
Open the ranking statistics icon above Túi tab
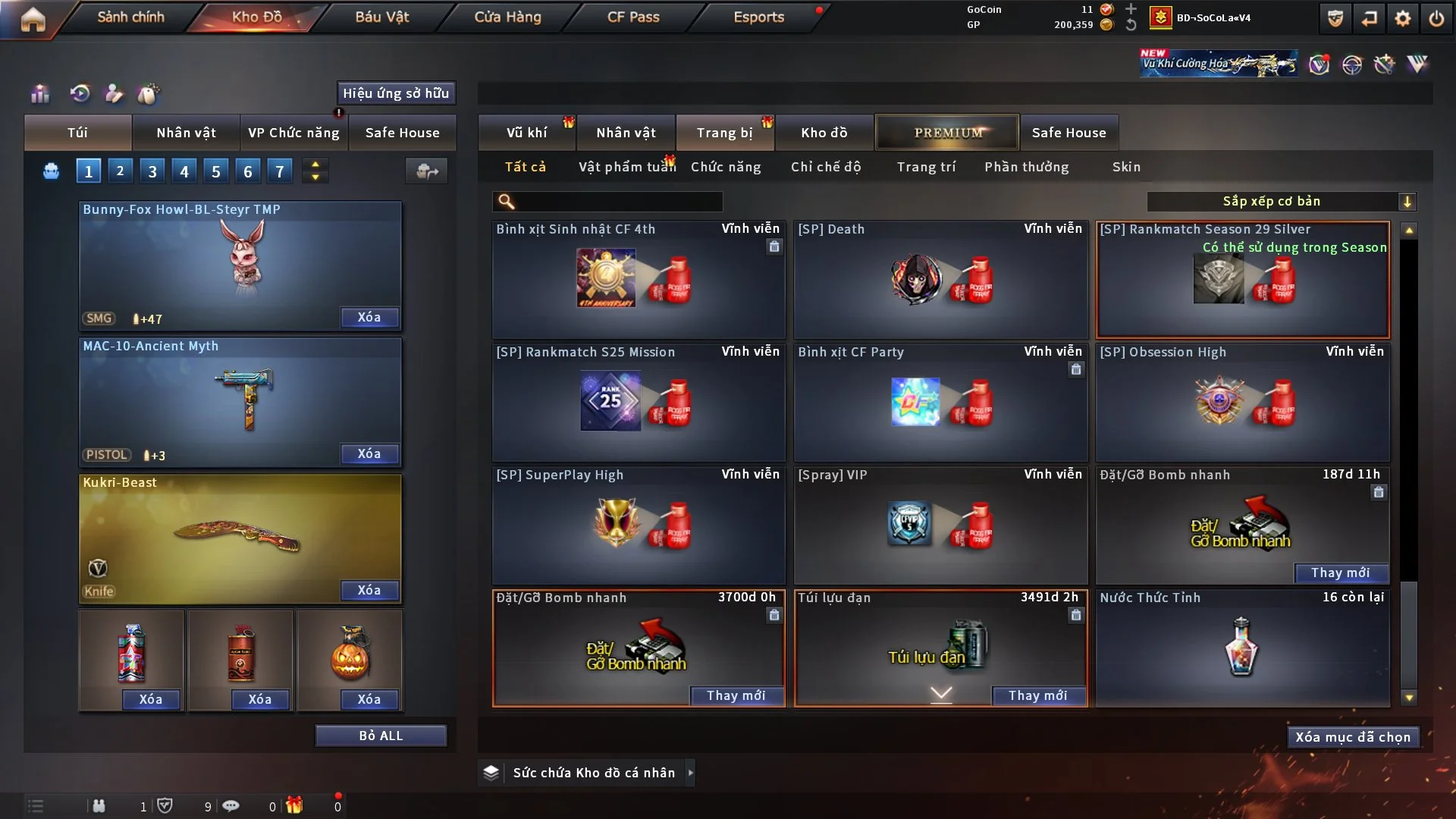(x=39, y=93)
